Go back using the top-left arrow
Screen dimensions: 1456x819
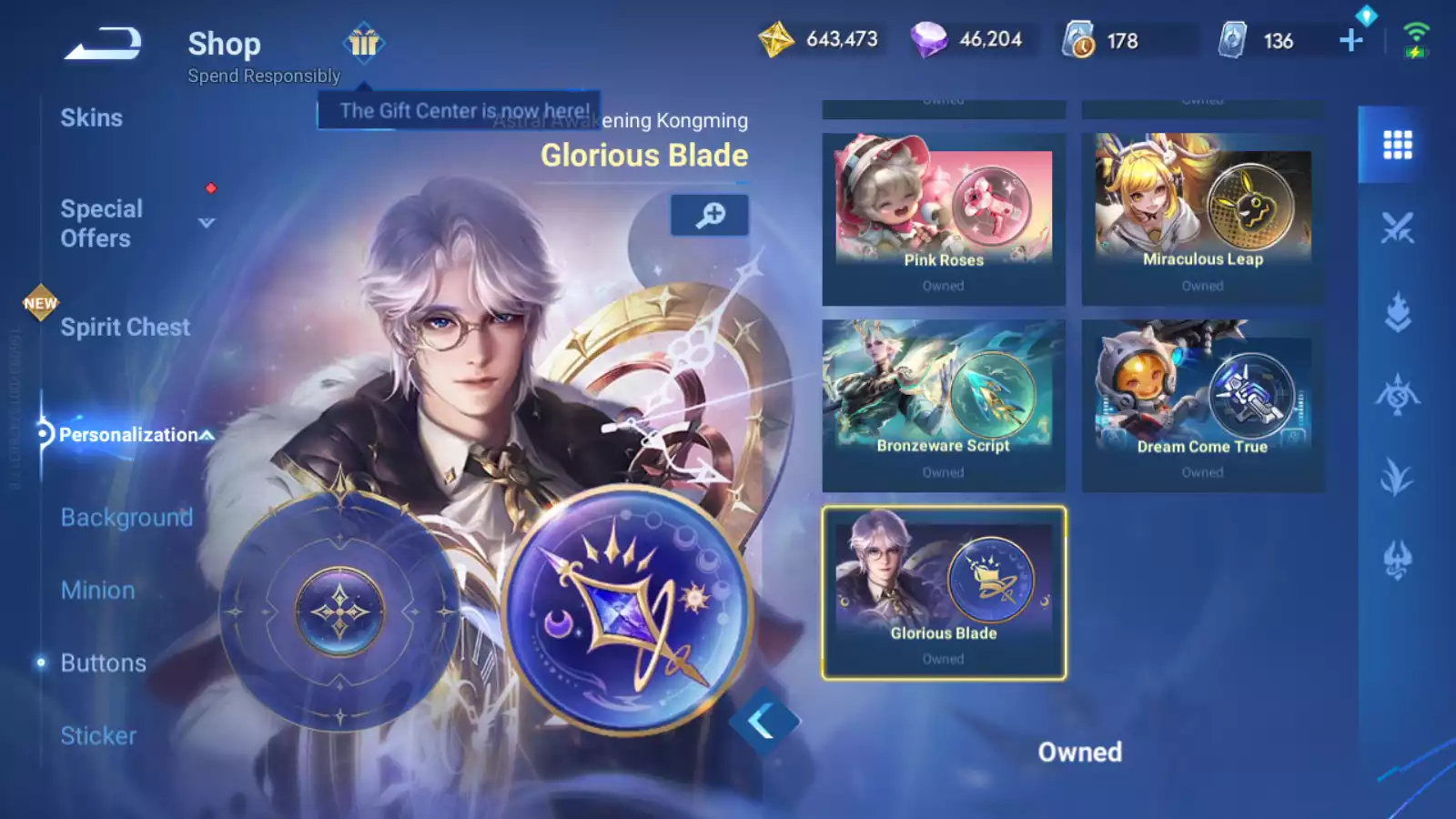pos(102,43)
